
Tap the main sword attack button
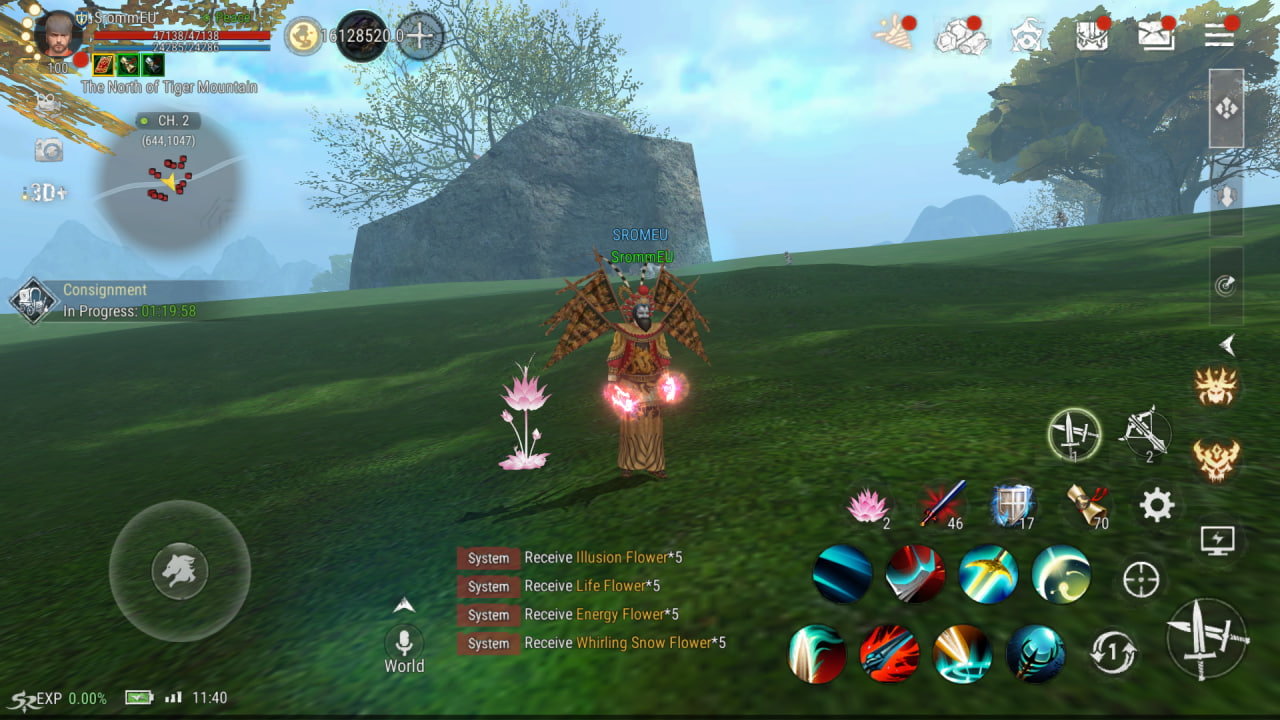pyautogui.click(x=1208, y=638)
